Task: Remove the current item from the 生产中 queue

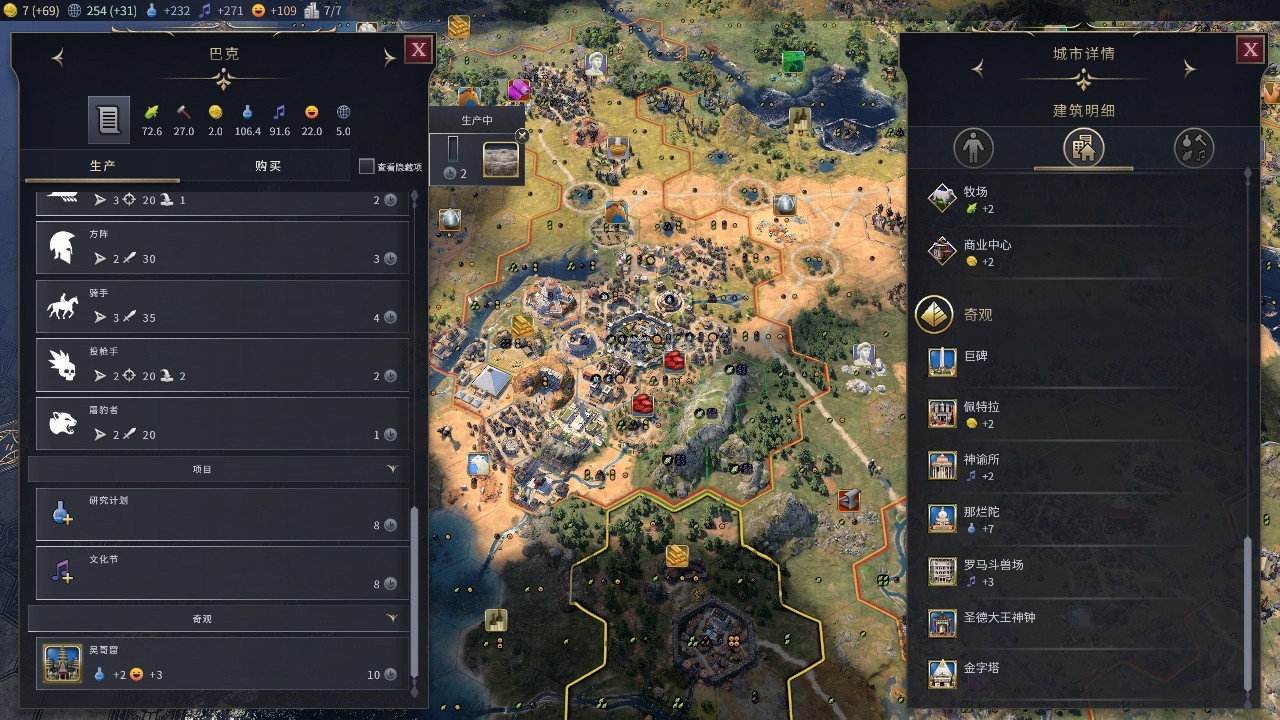Action: click(521, 136)
